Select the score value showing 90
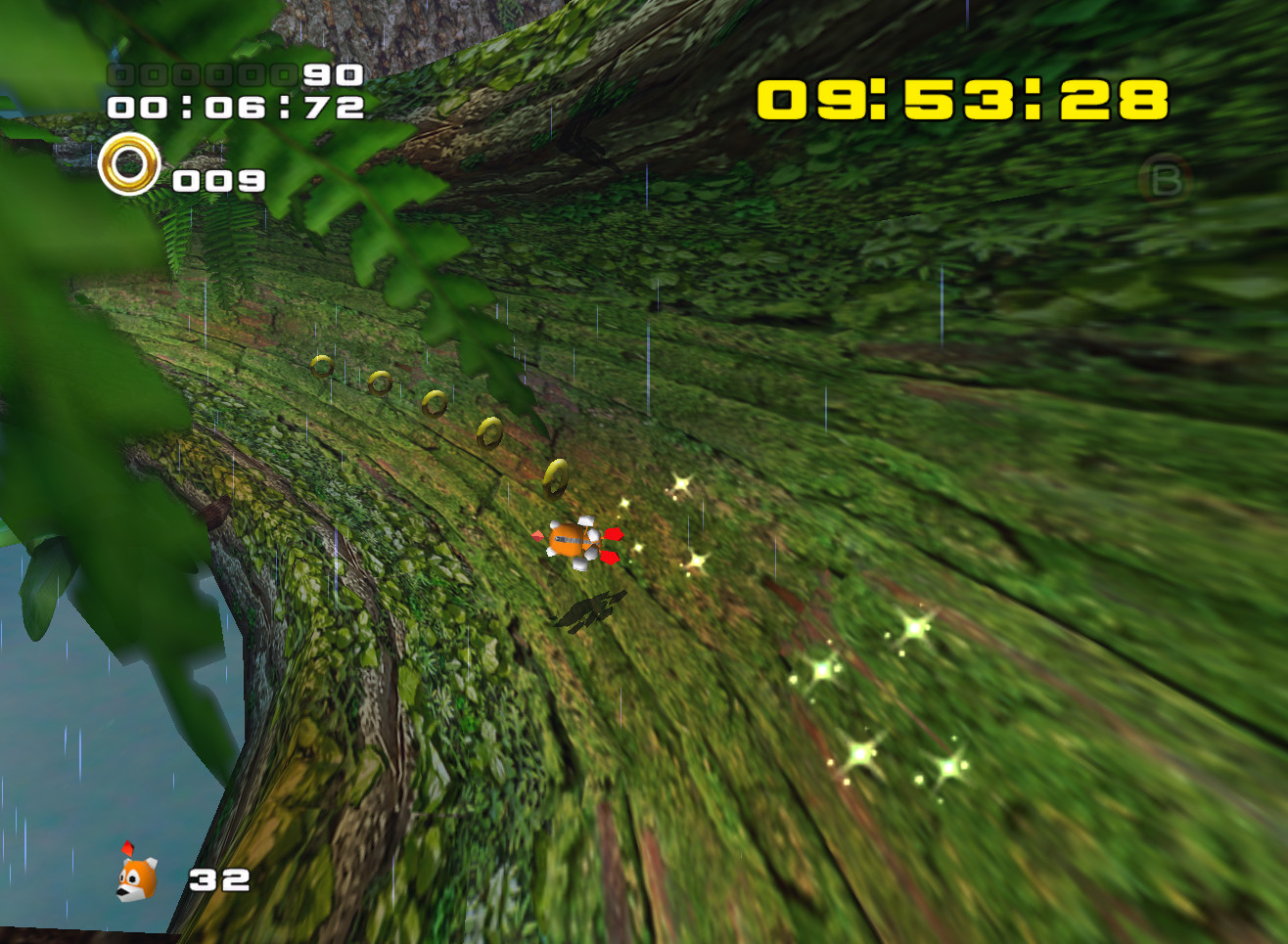 [332, 73]
